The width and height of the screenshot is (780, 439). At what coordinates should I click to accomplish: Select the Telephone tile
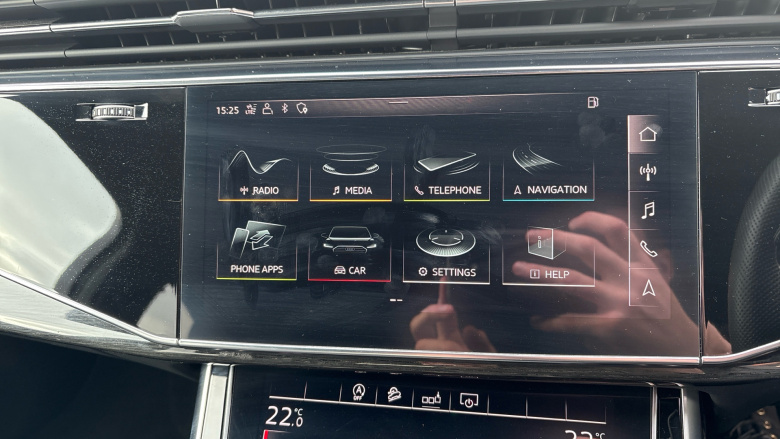click(x=446, y=175)
